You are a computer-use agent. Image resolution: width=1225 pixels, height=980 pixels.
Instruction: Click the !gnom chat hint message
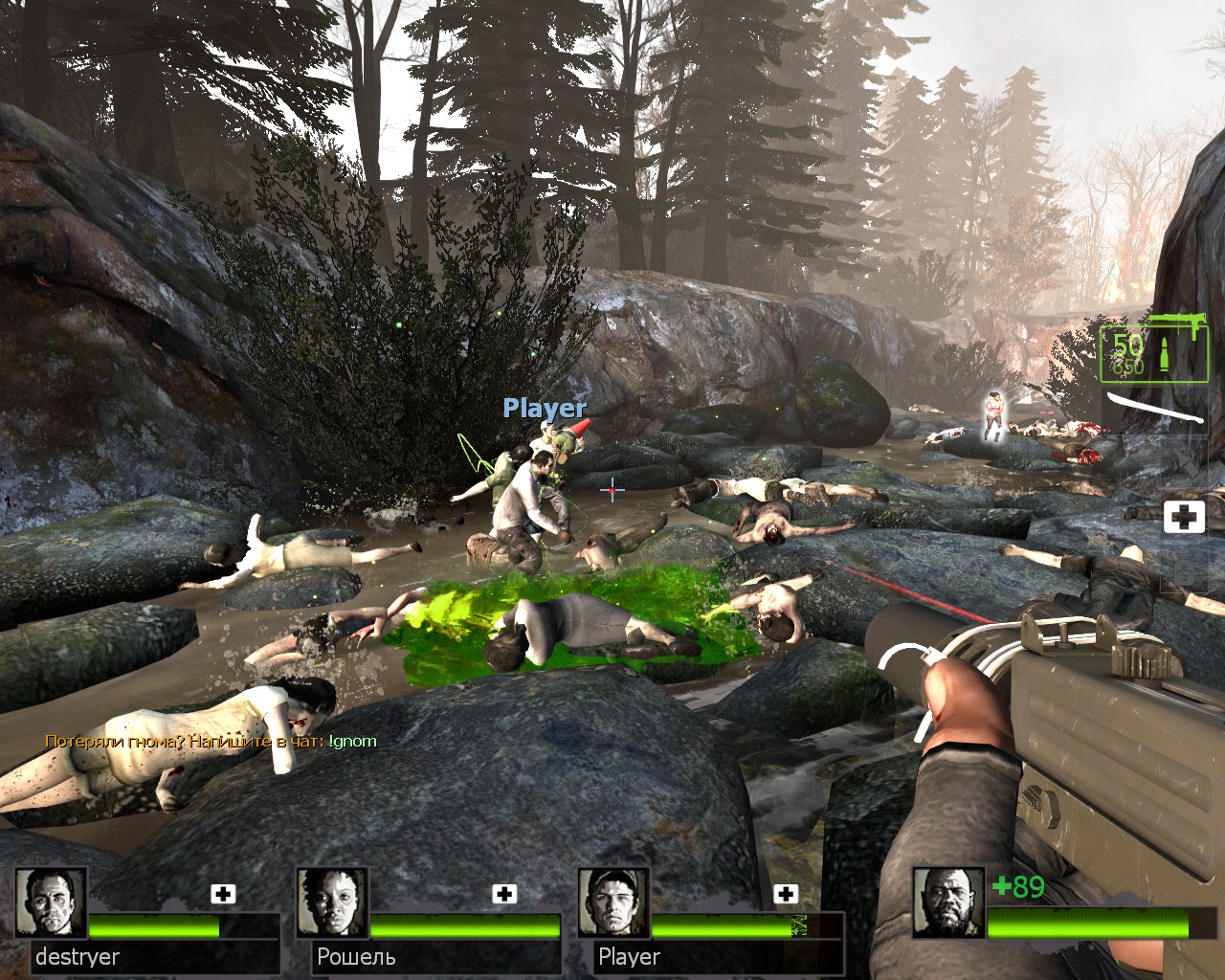[211, 741]
